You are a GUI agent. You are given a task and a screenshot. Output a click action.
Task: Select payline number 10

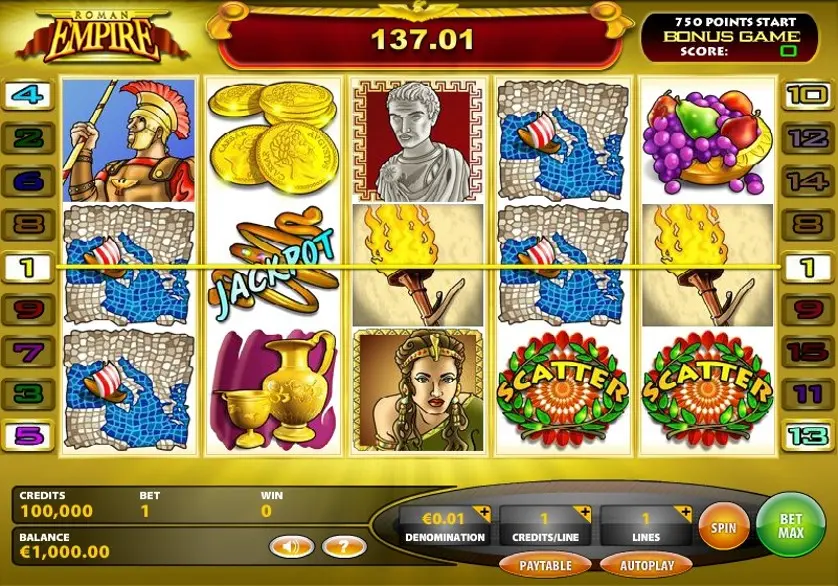pyautogui.click(x=808, y=96)
